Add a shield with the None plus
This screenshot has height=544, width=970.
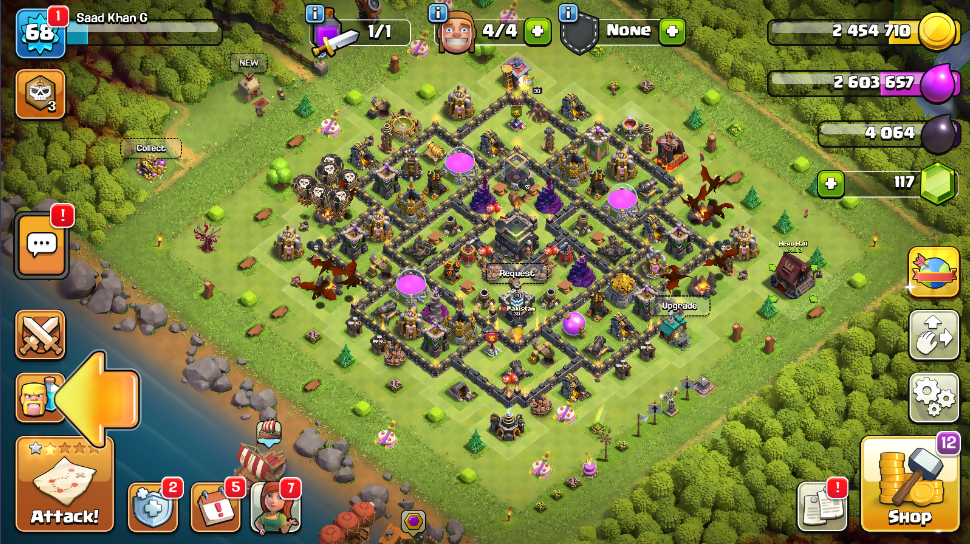coord(671,31)
